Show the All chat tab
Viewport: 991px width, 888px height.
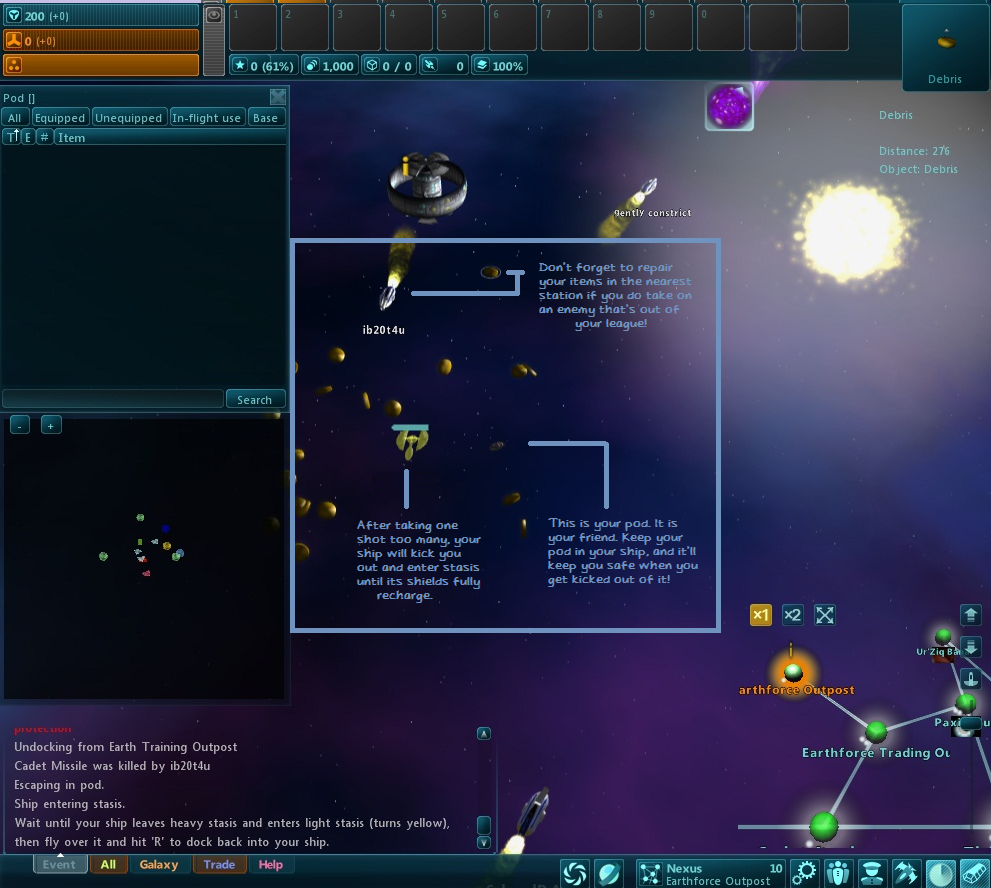pos(108,865)
